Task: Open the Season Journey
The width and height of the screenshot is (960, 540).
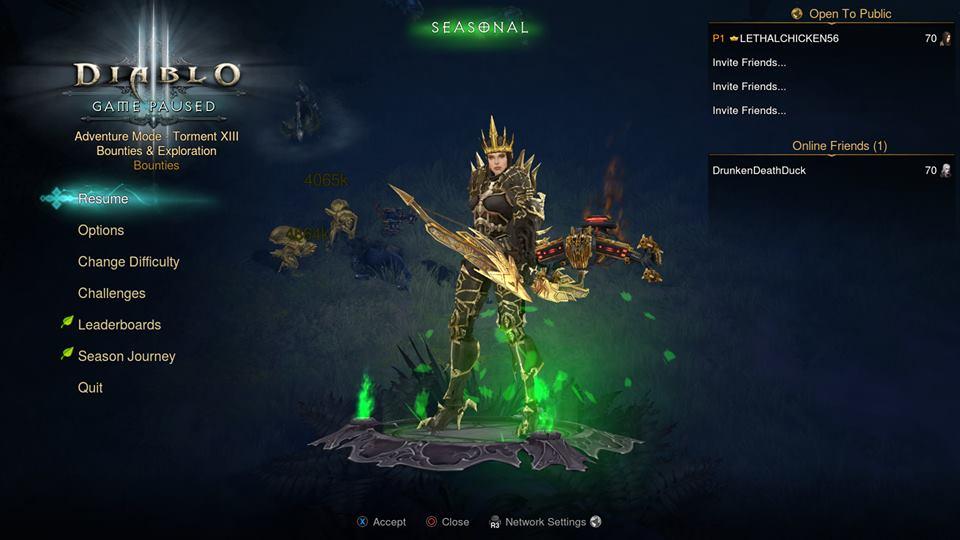Action: 126,356
